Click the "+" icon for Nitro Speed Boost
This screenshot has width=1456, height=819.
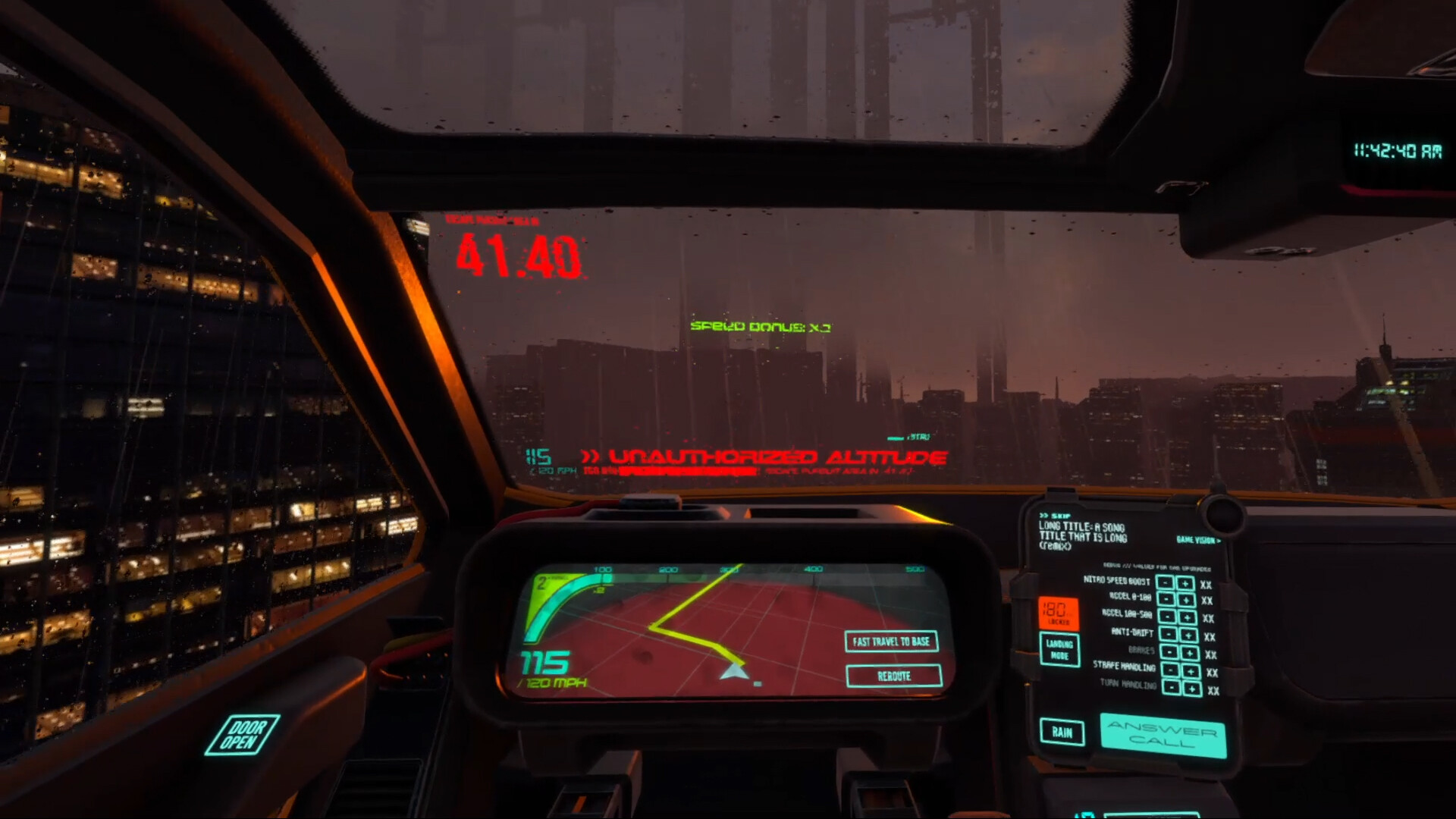[x=1185, y=583]
